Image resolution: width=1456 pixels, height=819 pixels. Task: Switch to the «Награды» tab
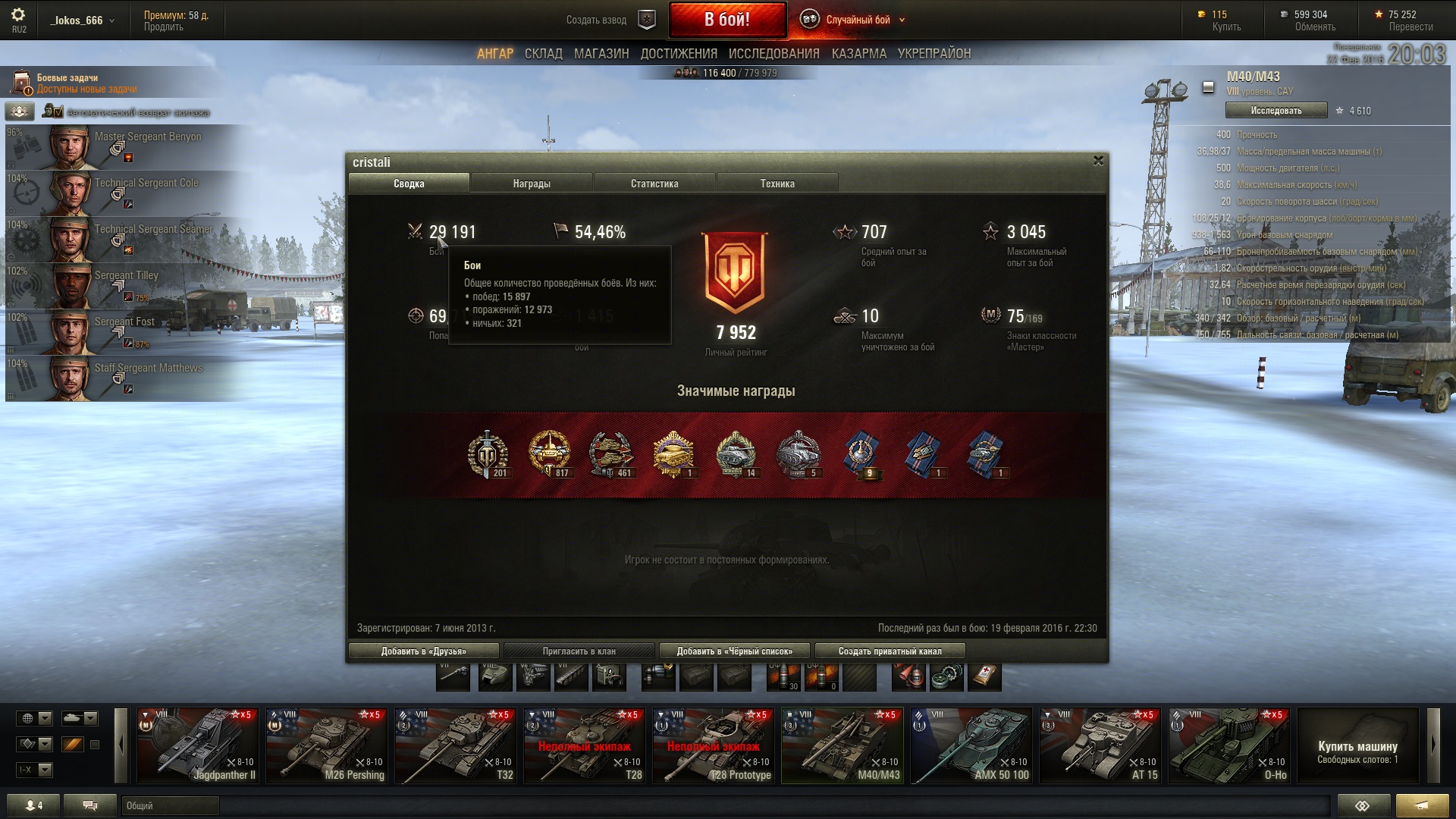tap(531, 184)
